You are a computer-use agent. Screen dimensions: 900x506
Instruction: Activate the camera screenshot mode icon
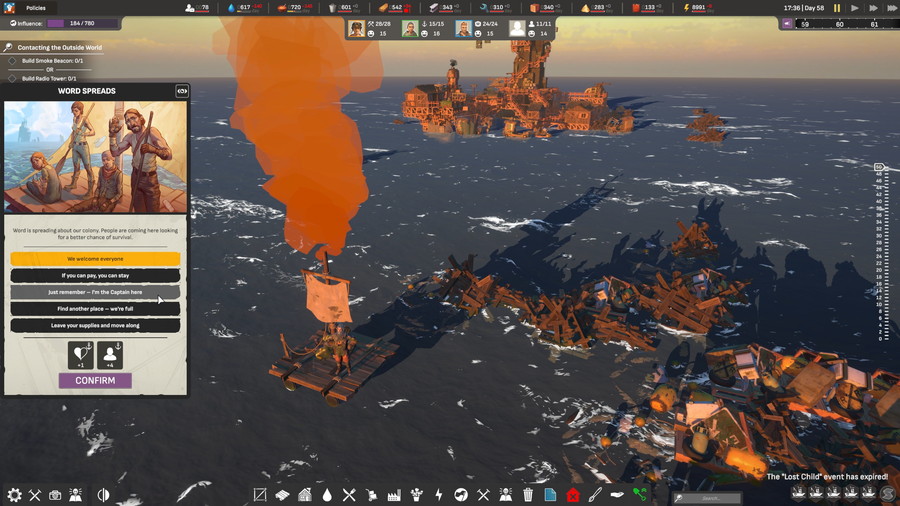[x=55, y=495]
